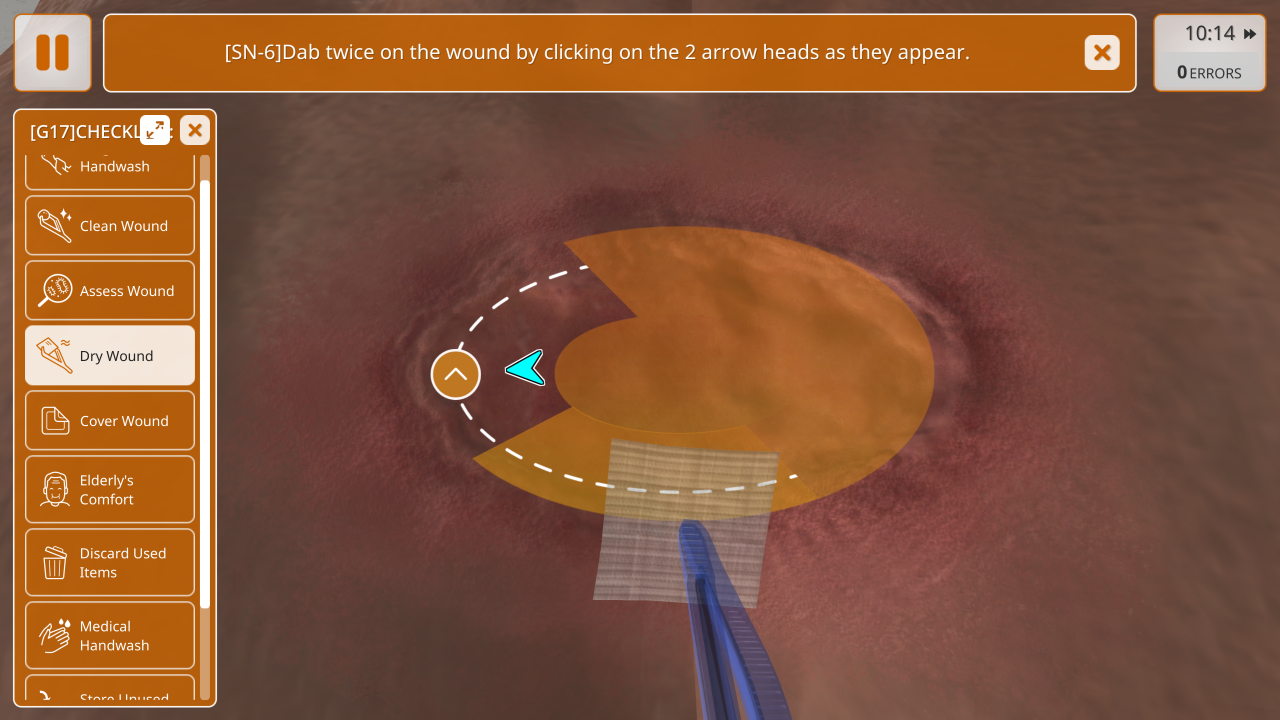
Task: Select the Discard Used Items step
Action: coord(110,563)
